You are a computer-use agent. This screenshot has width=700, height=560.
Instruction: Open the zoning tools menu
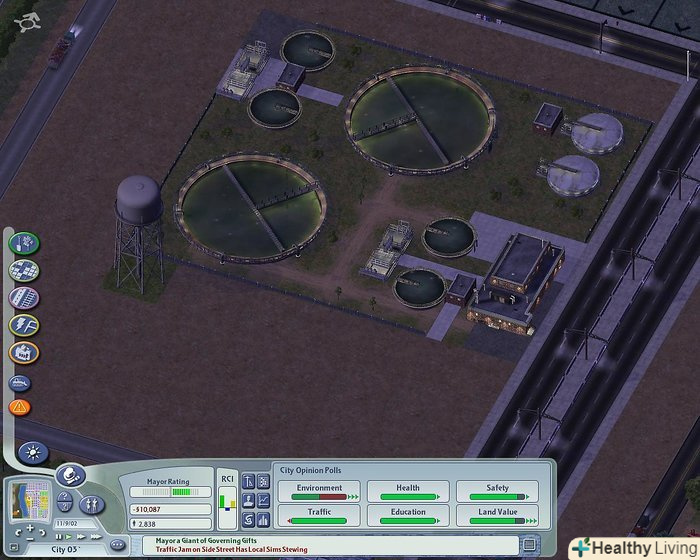[x=24, y=270]
